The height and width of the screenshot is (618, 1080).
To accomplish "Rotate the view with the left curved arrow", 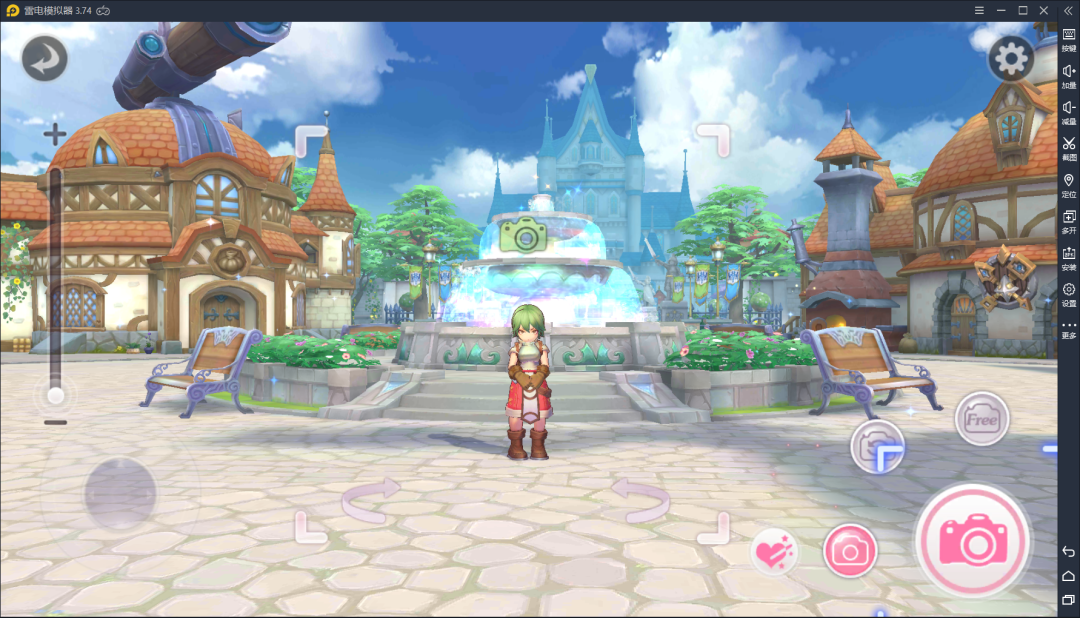I will click(x=371, y=499).
